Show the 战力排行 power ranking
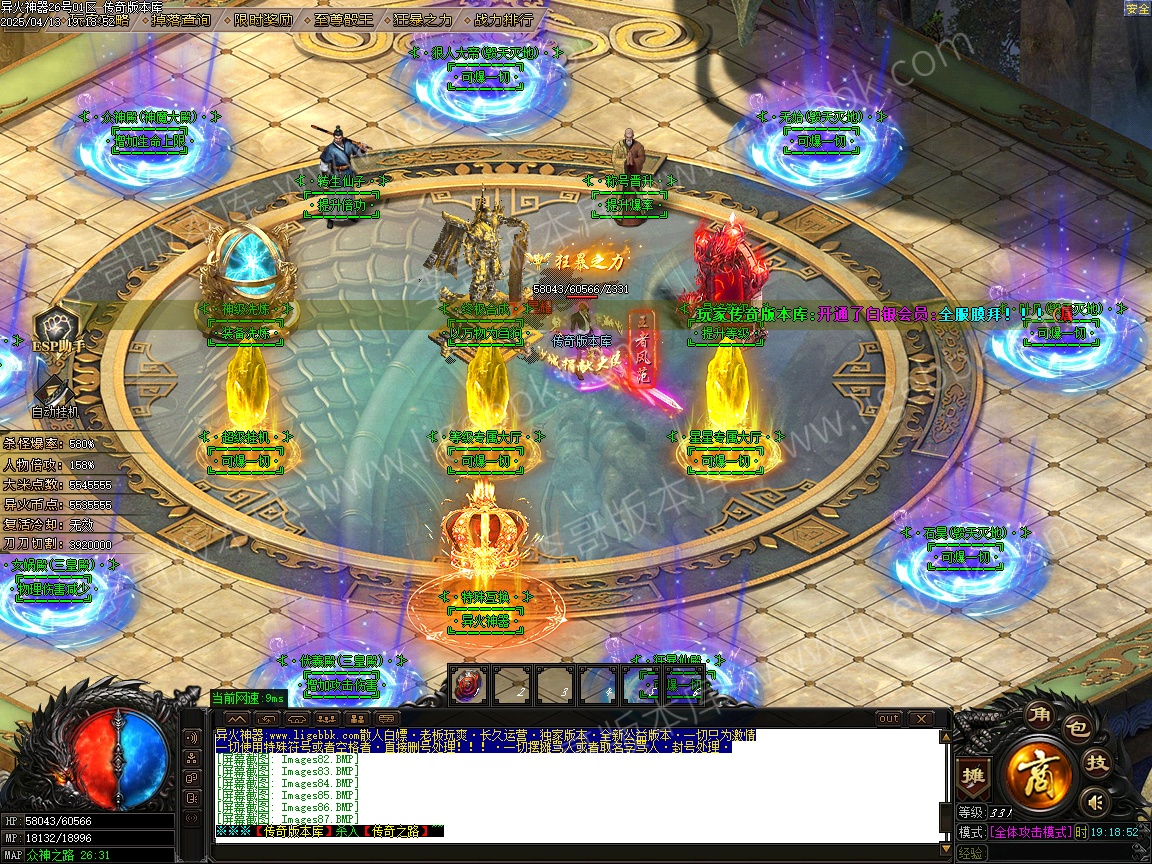Image resolution: width=1152 pixels, height=864 pixels. pos(503,19)
